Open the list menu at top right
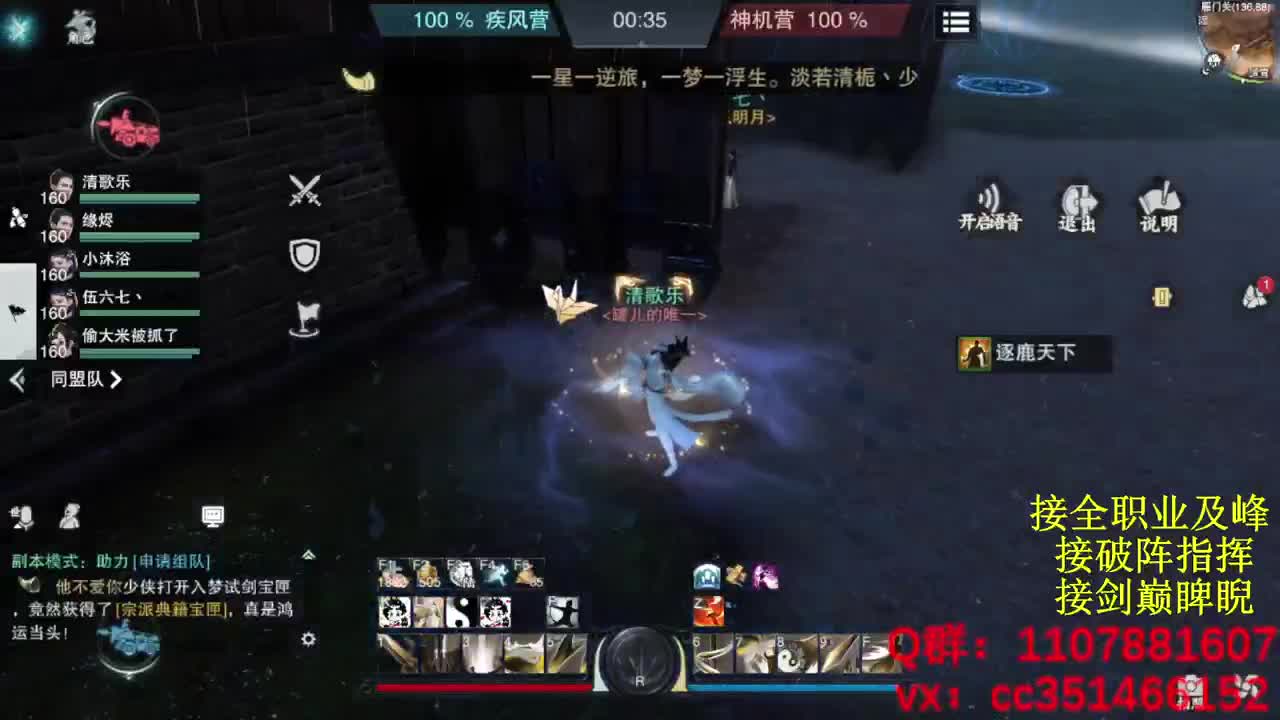Screen dimensions: 1280x720 pos(955,22)
